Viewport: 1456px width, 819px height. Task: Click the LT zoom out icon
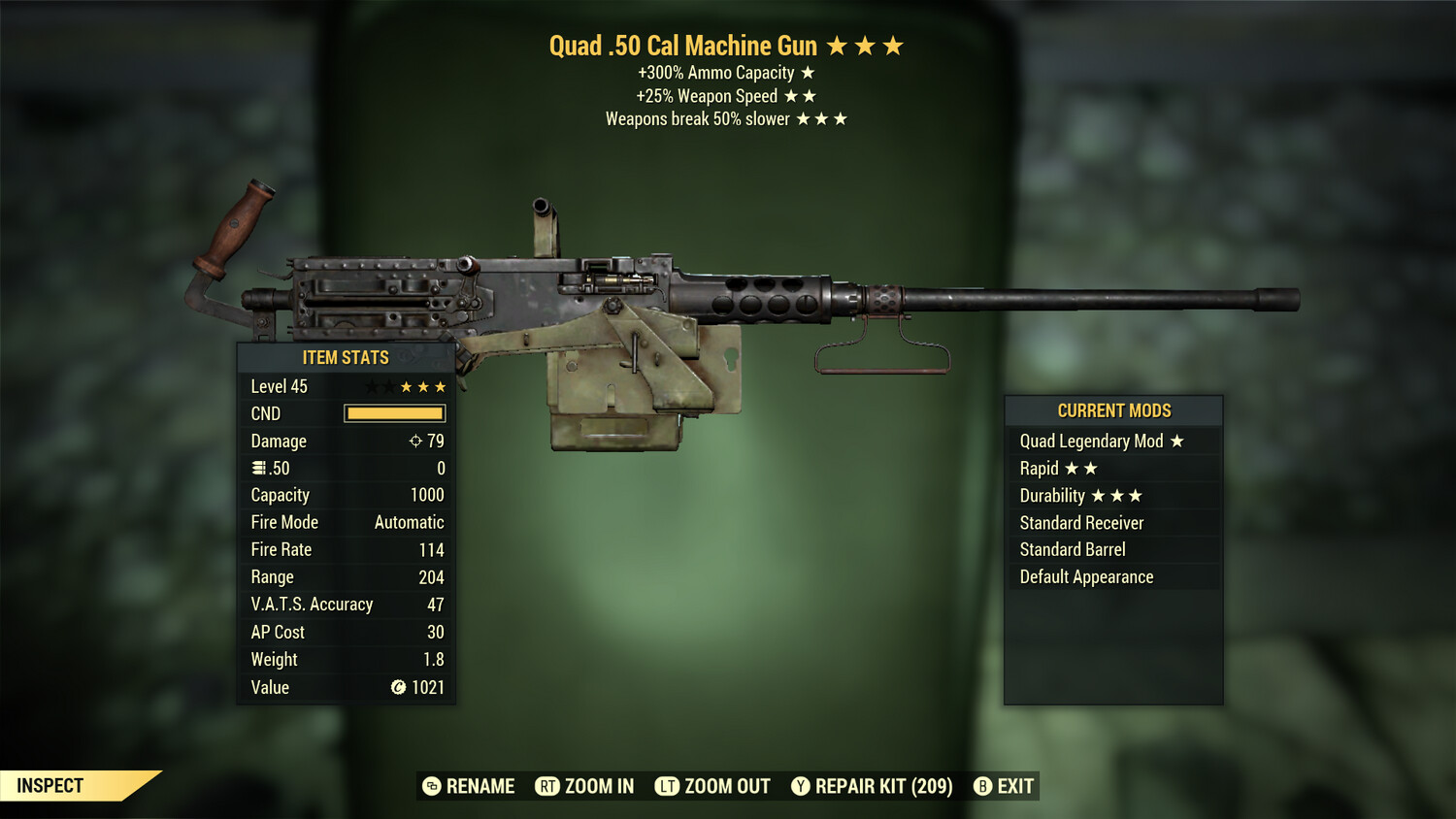(668, 787)
